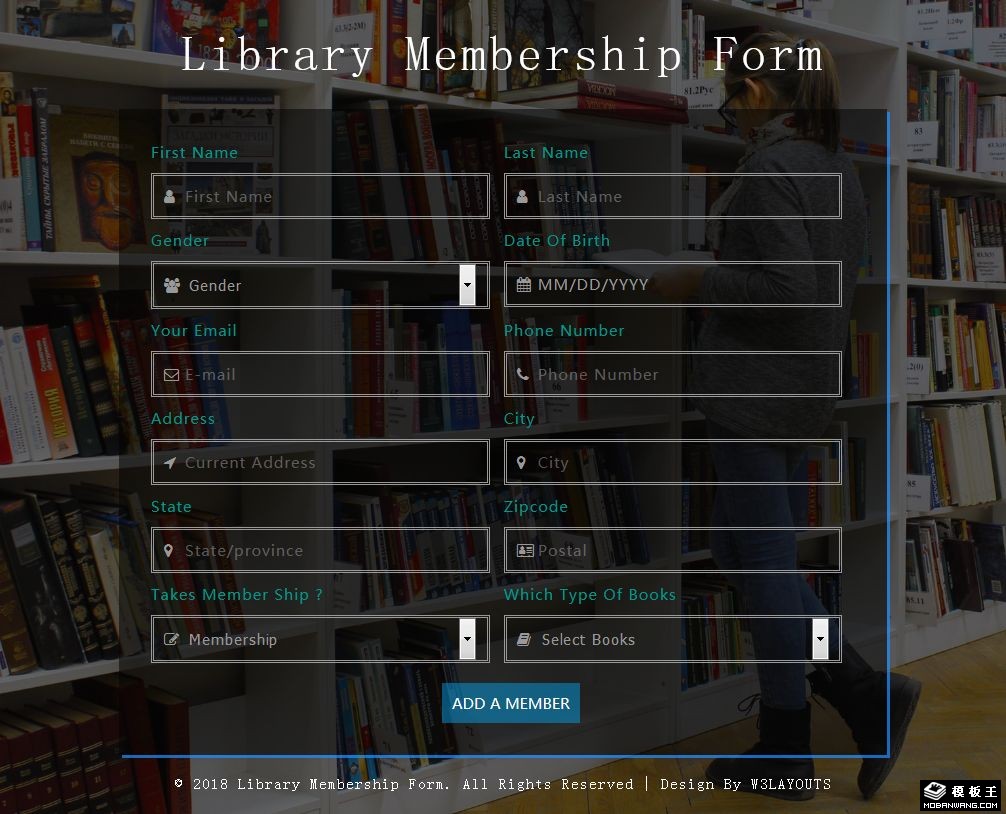Follow the W3LAYOUTS footer link
Viewport: 1006px width, 814px height.
790,784
